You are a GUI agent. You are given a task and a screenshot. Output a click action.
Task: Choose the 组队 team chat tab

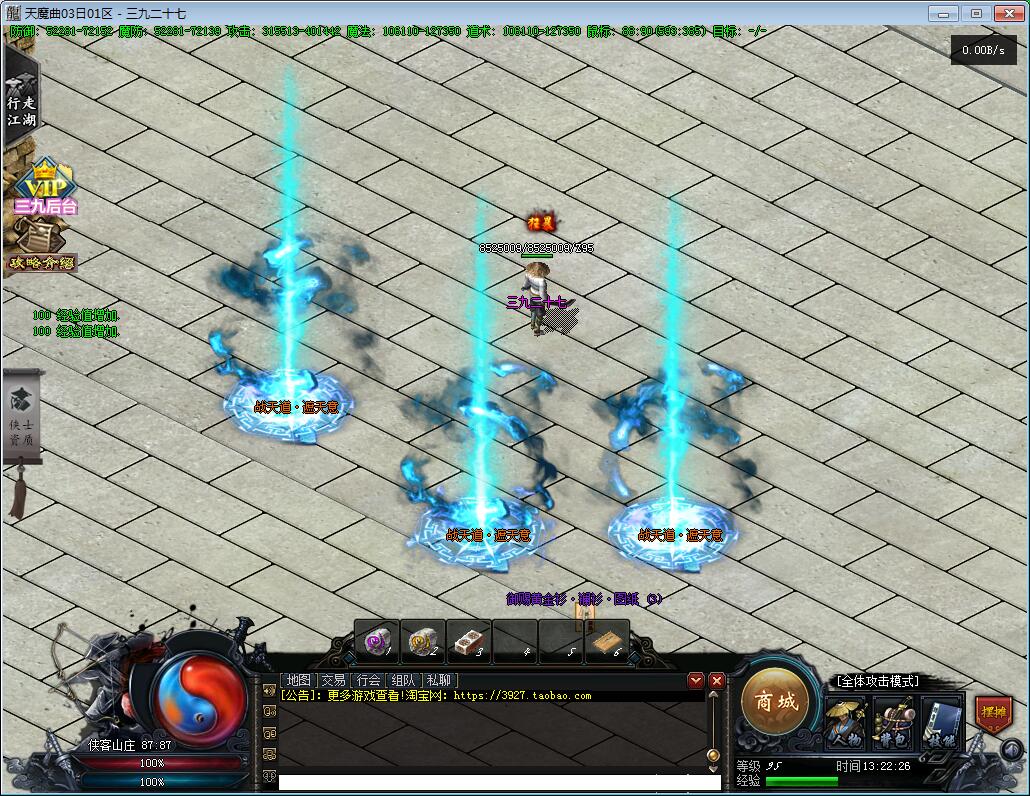point(403,680)
